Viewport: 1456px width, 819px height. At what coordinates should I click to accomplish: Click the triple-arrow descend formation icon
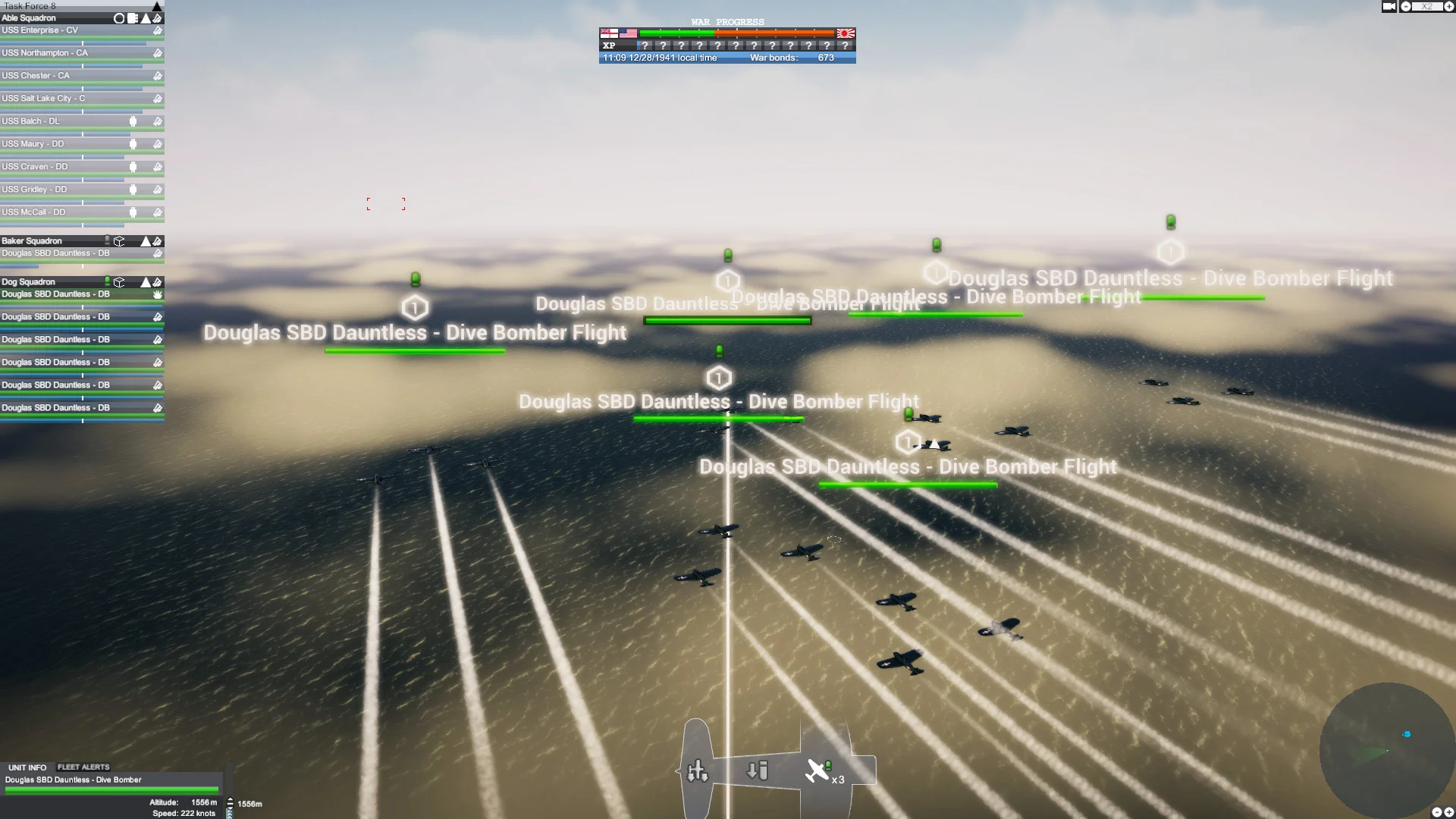coord(698,771)
